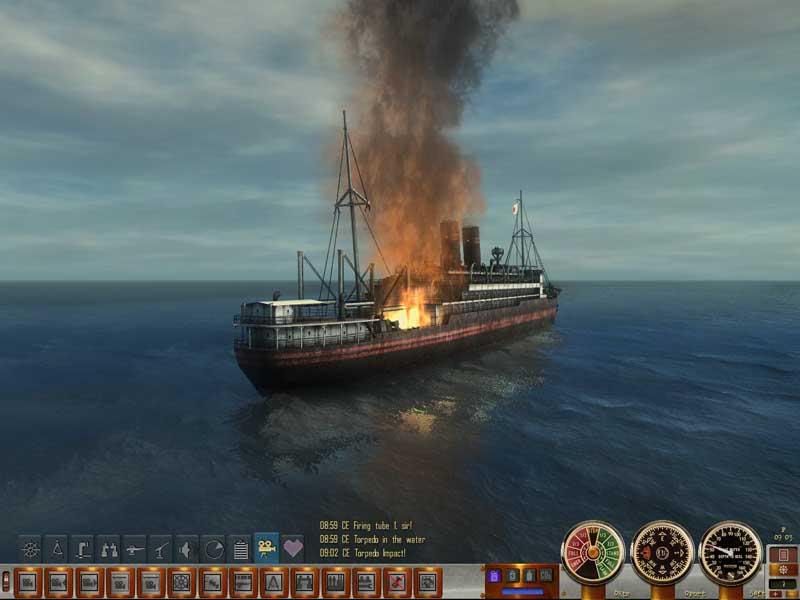The width and height of the screenshot is (800, 600).
Task: Set speed on the engine telegraph dial
Action: [x=593, y=552]
